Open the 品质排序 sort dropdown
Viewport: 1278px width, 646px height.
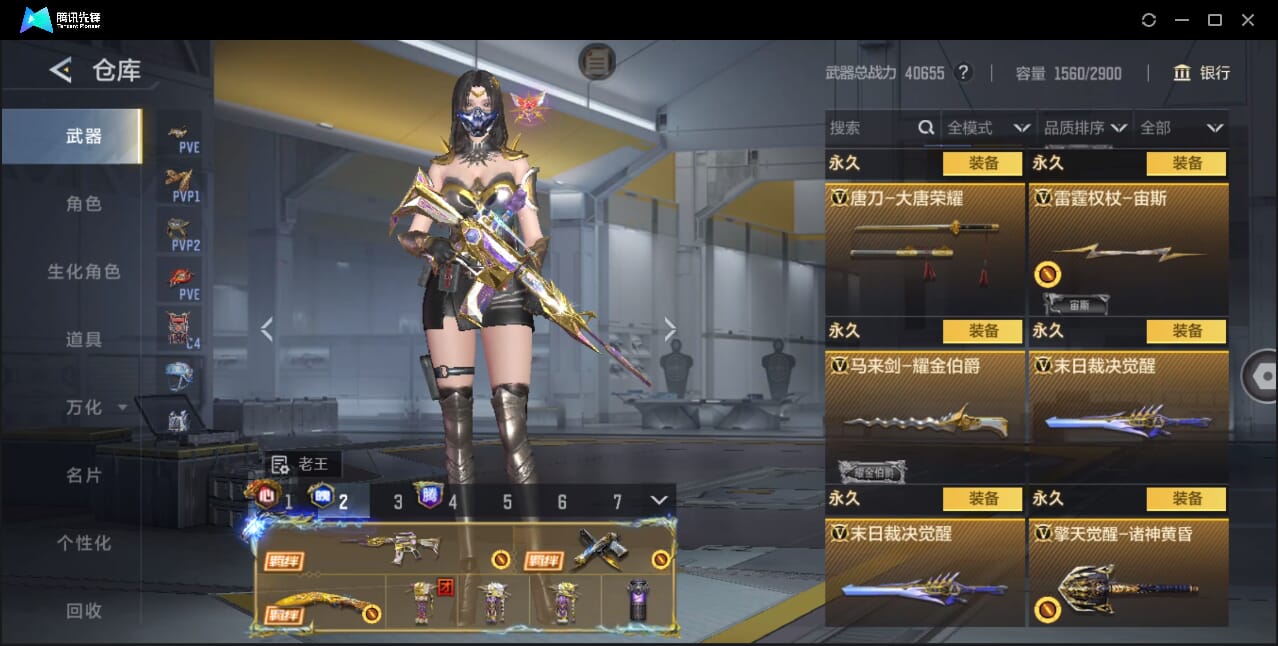coord(1085,128)
